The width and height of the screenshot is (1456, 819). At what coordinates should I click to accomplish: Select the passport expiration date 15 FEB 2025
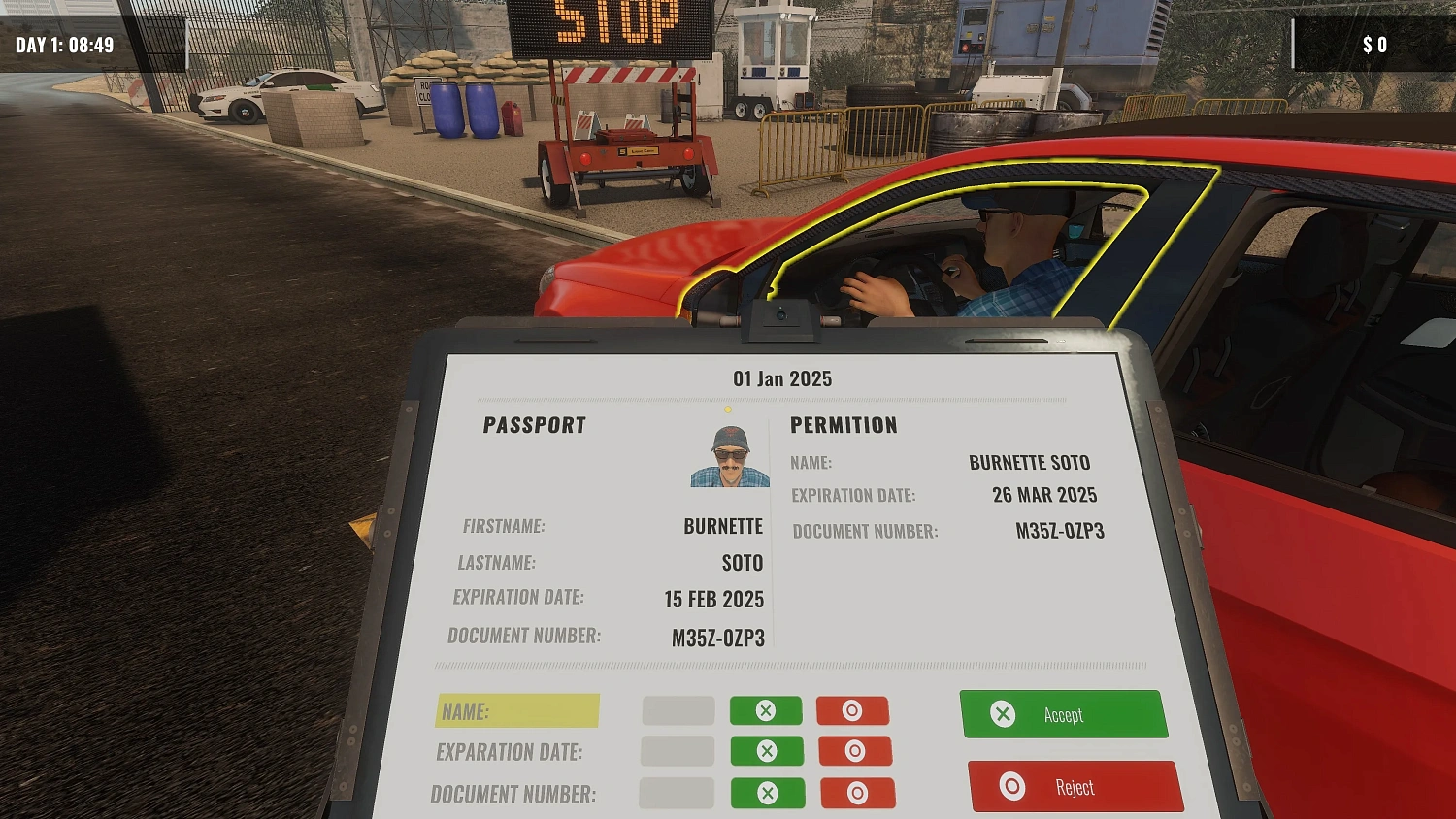point(713,599)
